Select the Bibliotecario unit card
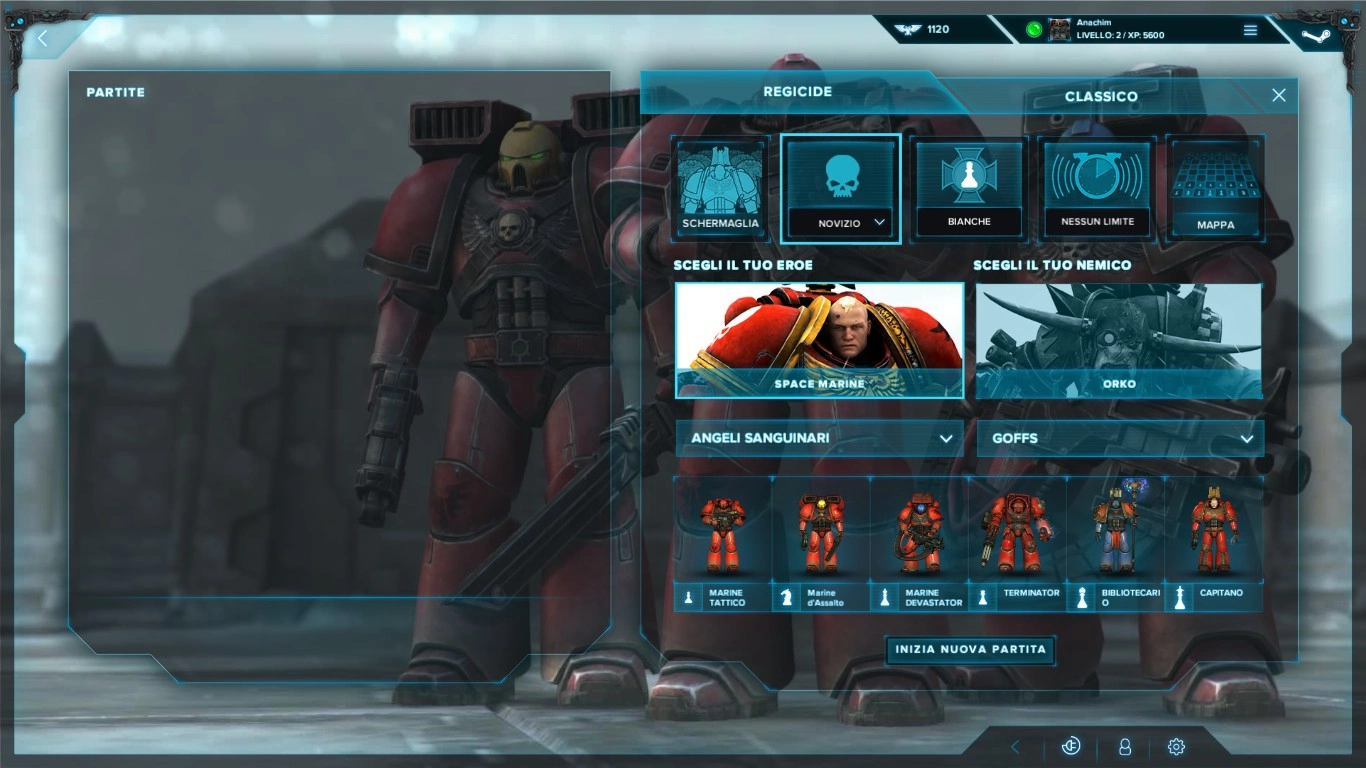1366x768 pixels. coord(1115,543)
